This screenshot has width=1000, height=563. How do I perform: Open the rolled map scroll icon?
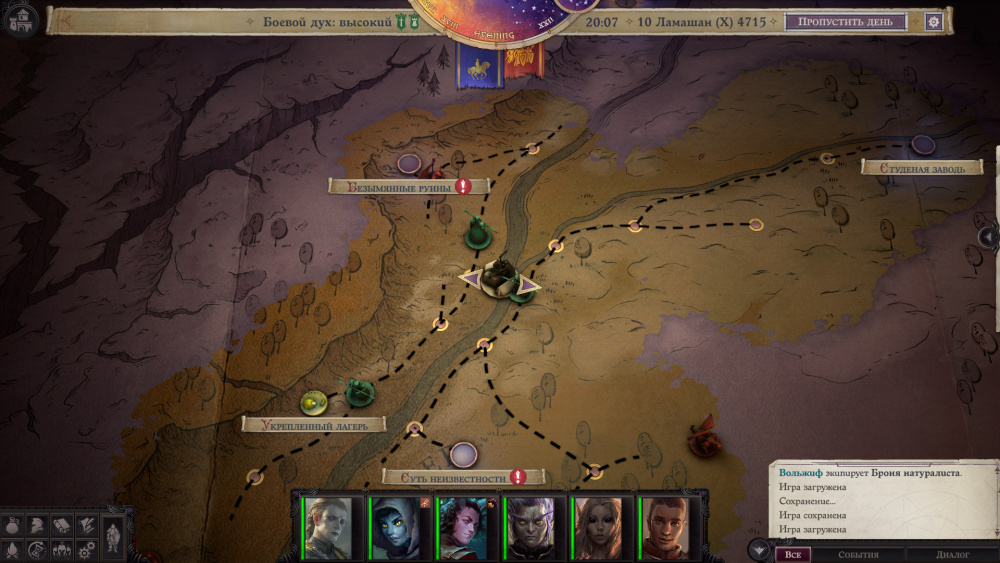(x=60, y=525)
